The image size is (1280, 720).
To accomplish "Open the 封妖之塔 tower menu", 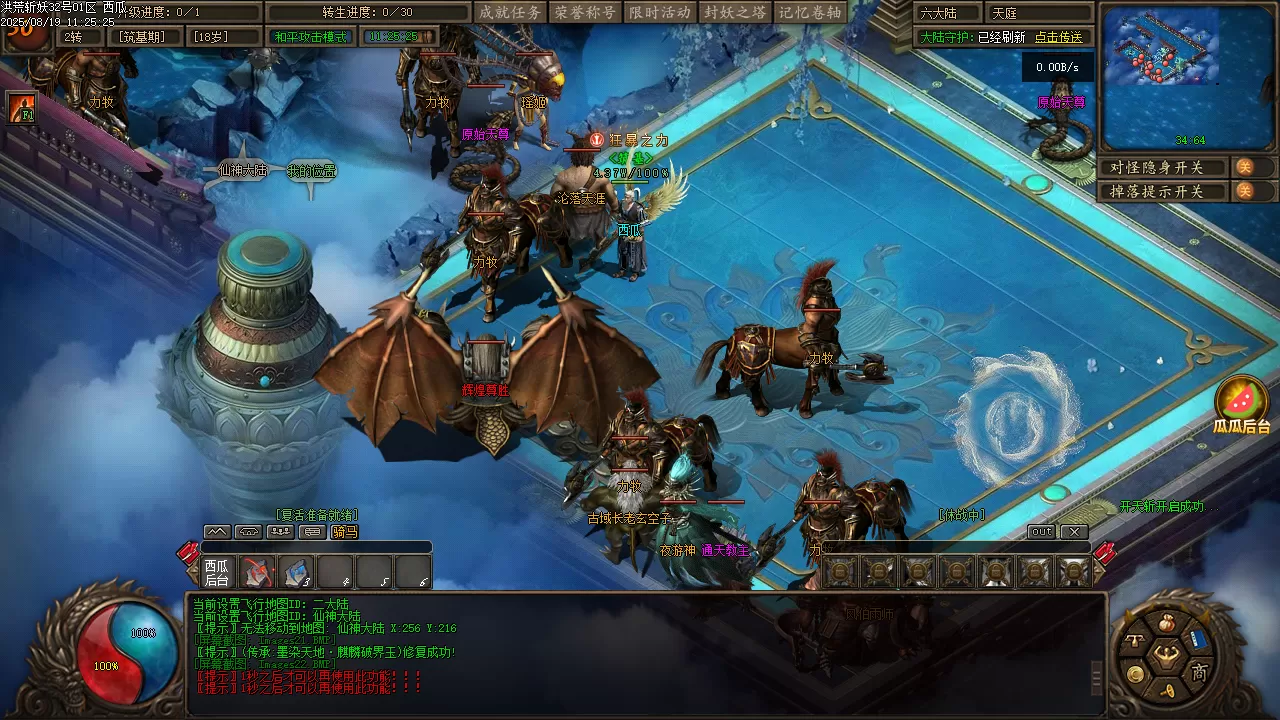I will coord(735,12).
